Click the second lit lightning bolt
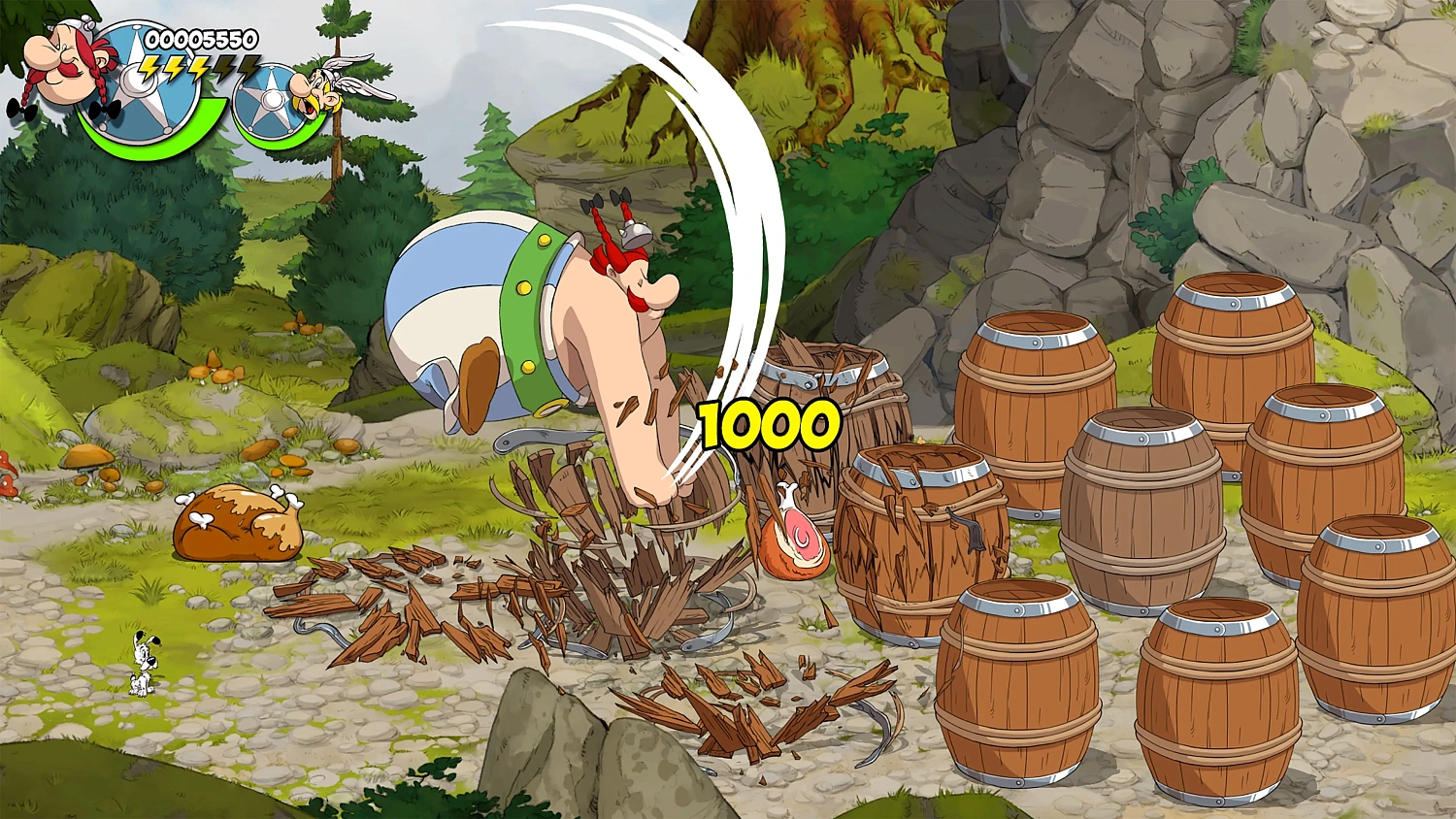This screenshot has width=1456, height=819. [174, 68]
